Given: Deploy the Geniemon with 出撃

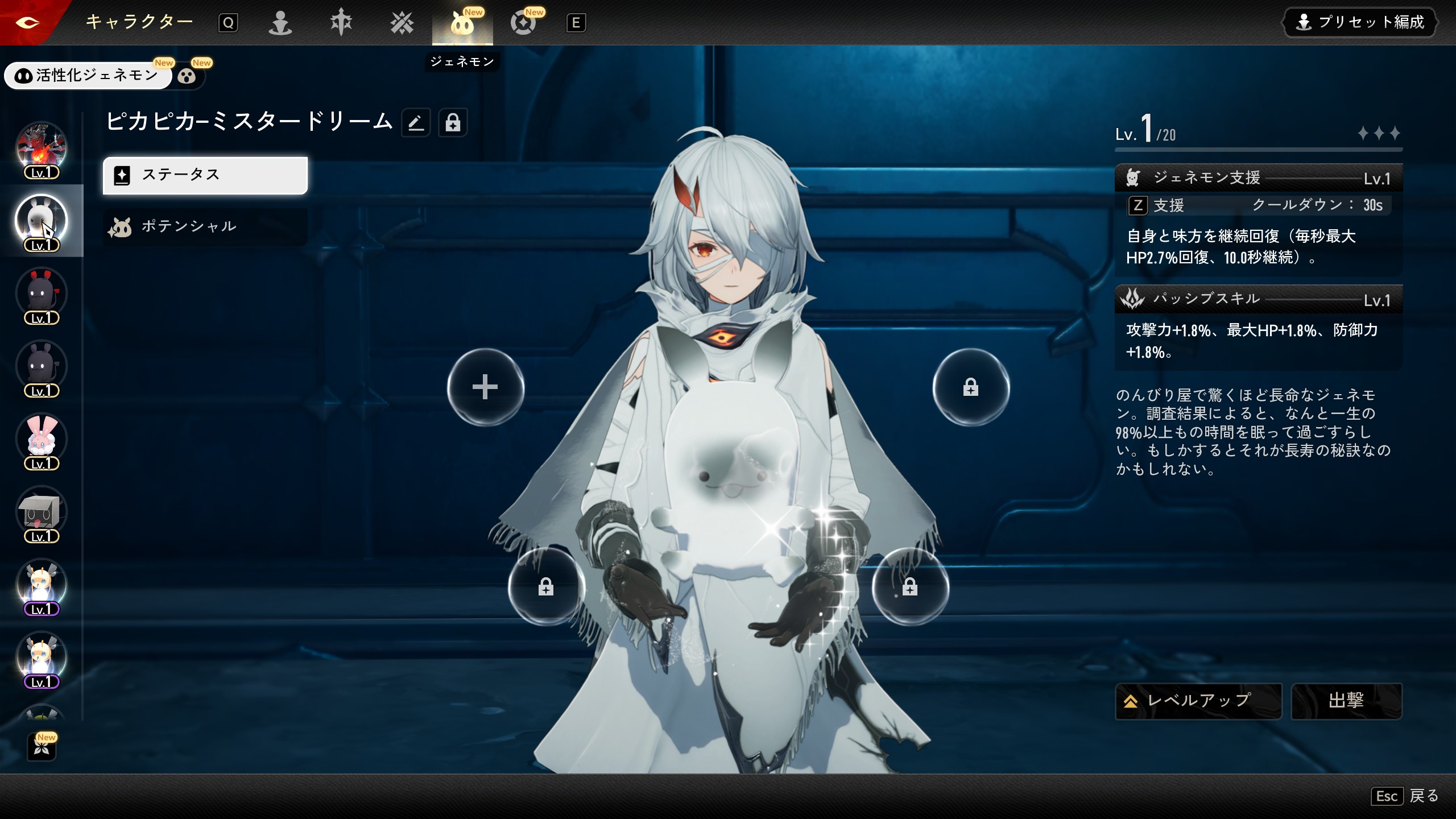Looking at the screenshot, I should tap(1346, 701).
